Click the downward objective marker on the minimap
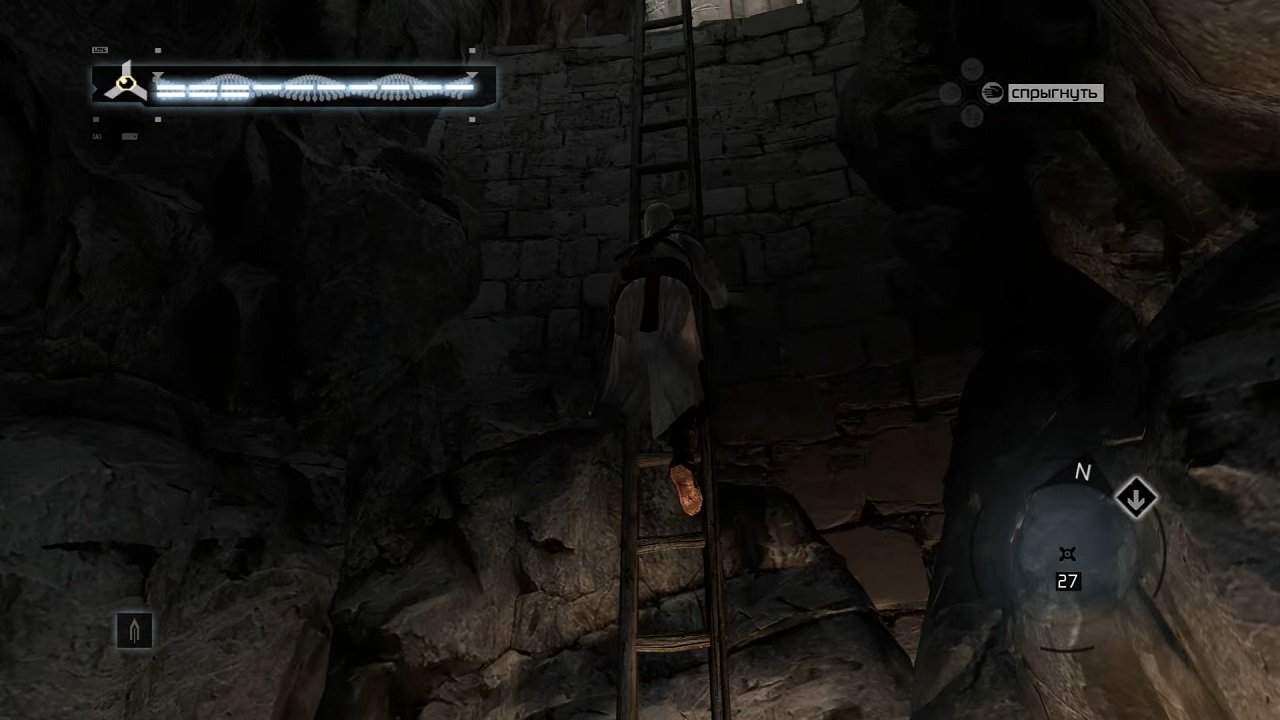The height and width of the screenshot is (720, 1280). 1138,495
